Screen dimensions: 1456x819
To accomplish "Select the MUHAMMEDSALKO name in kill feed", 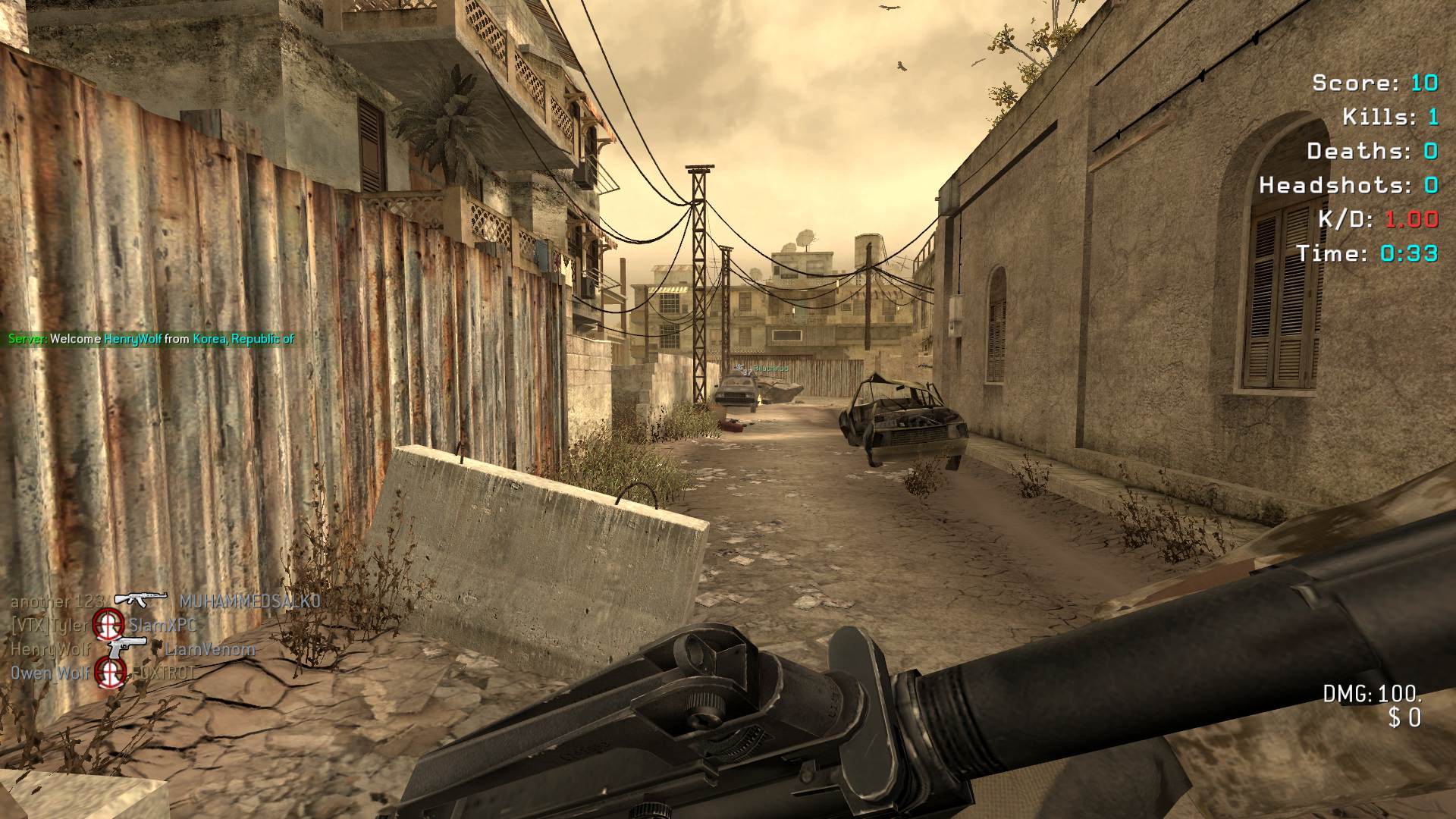I will [x=249, y=601].
